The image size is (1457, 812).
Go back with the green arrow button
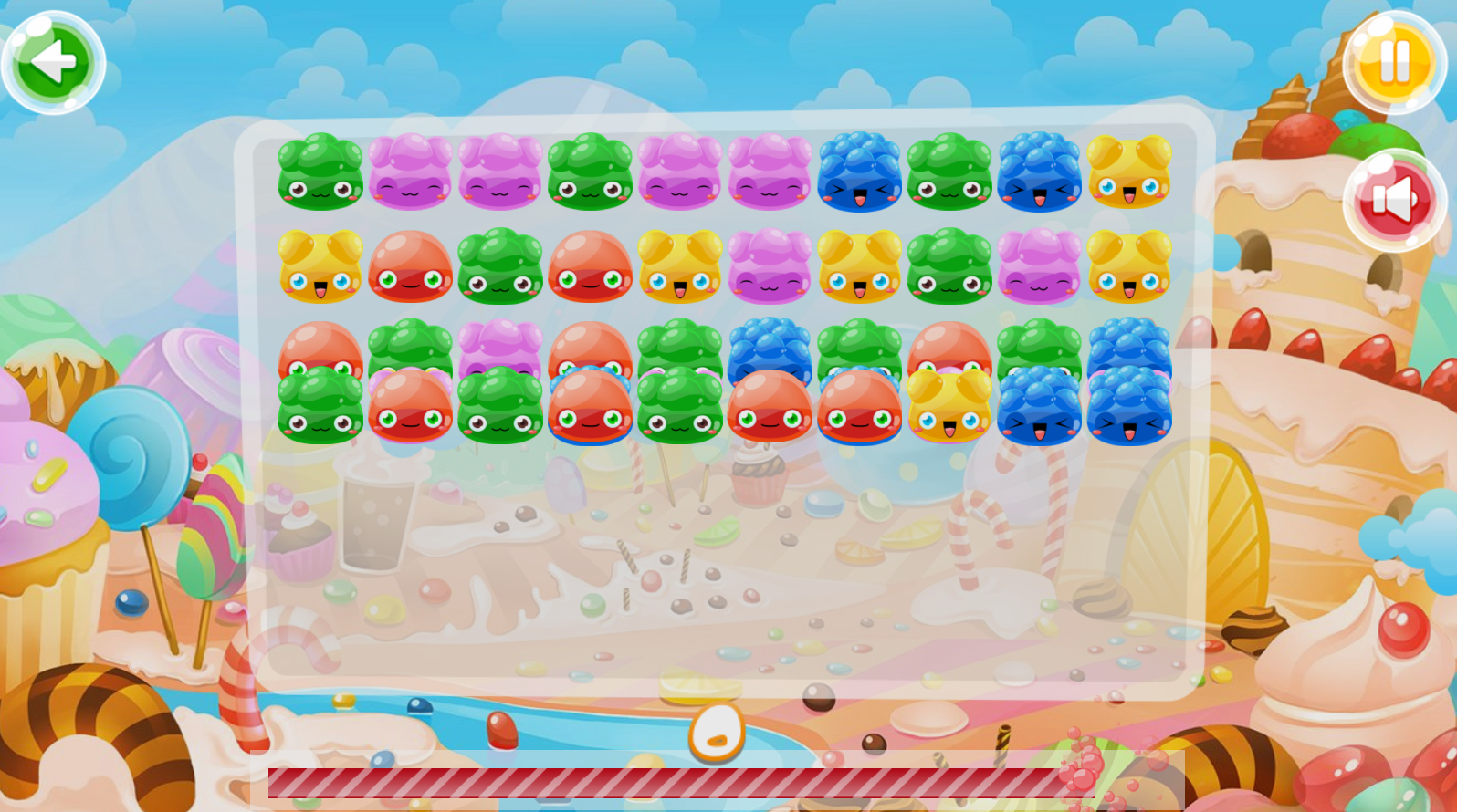(x=53, y=62)
